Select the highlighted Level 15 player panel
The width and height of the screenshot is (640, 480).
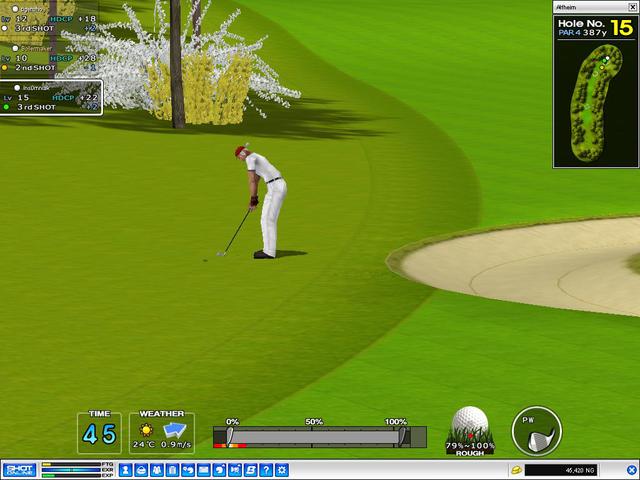[50, 97]
